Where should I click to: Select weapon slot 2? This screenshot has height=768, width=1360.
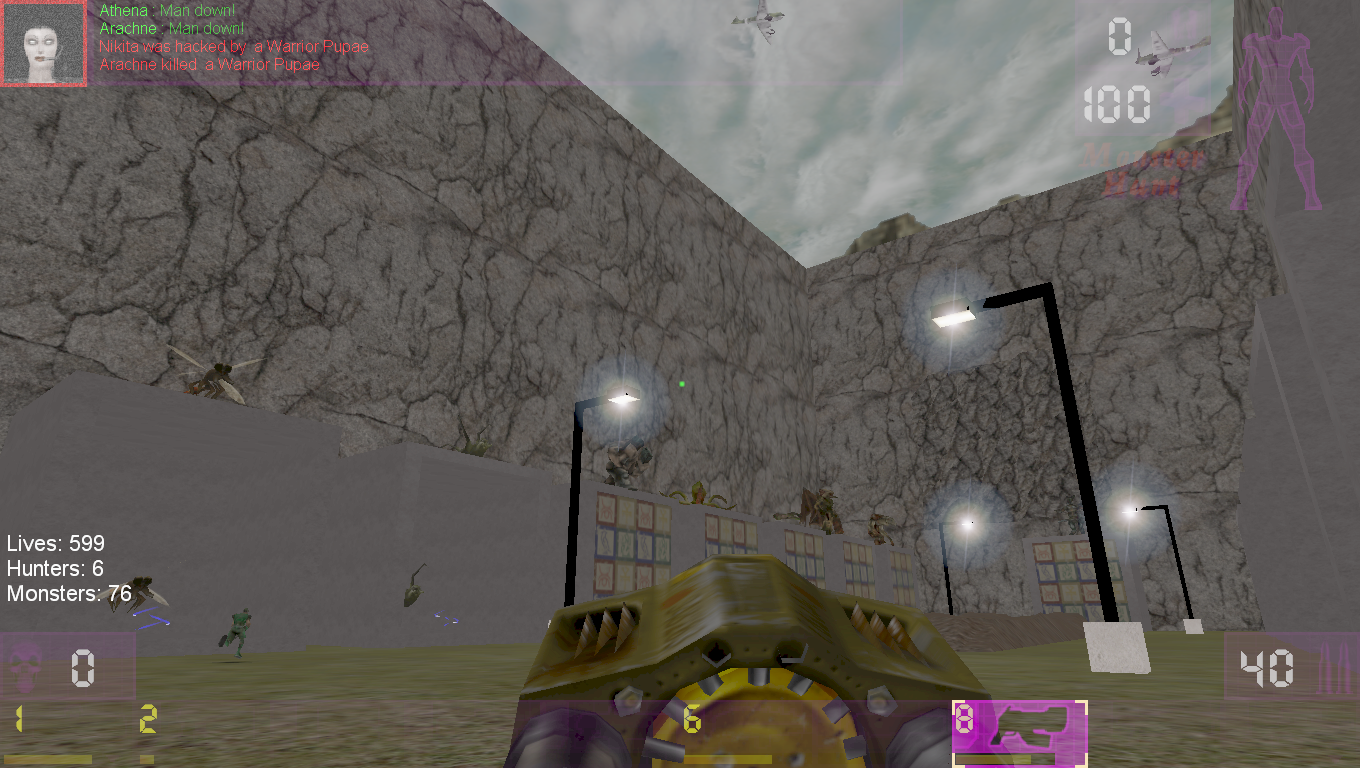[x=148, y=716]
